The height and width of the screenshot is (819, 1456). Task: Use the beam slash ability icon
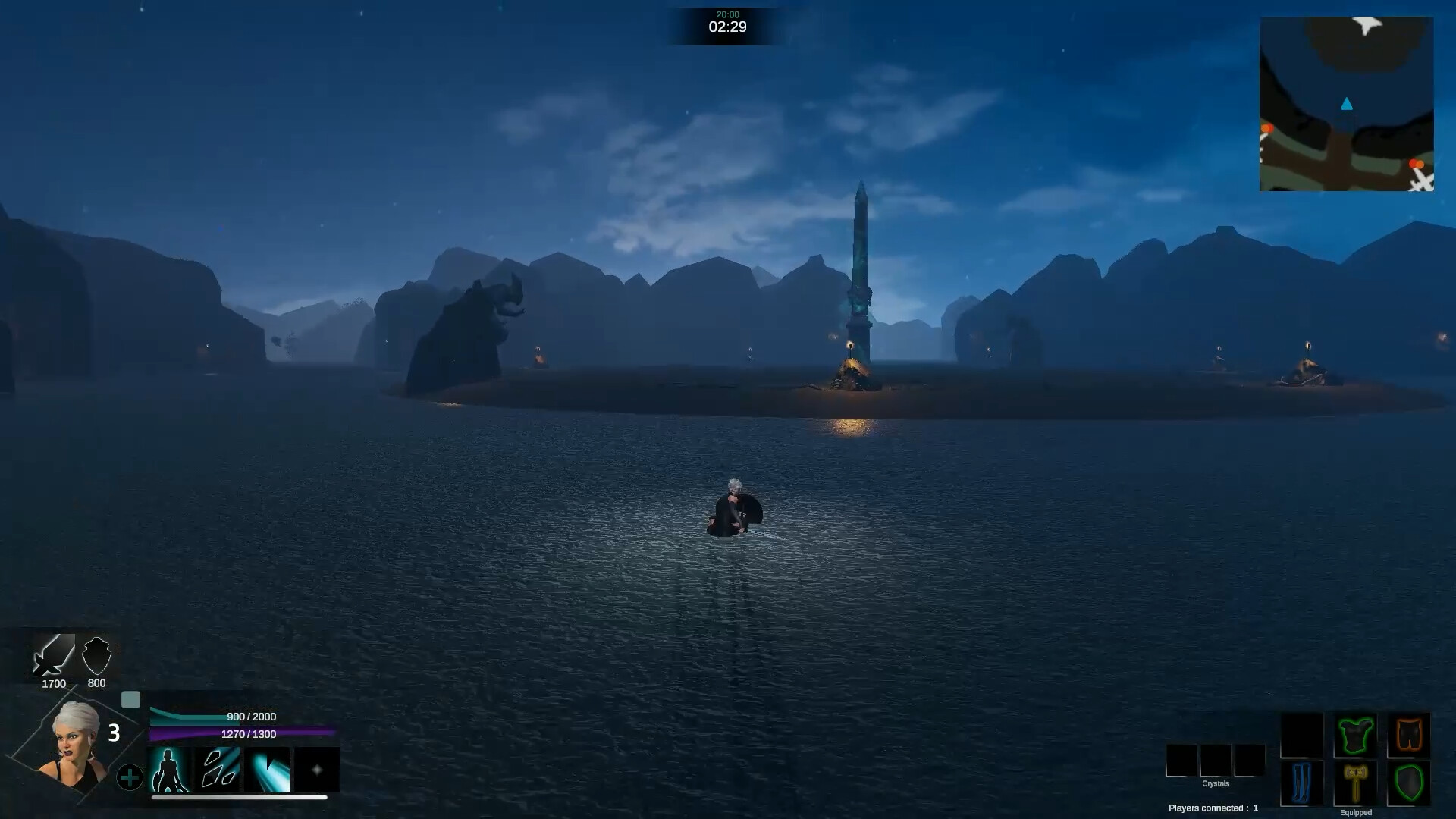pyautogui.click(x=268, y=770)
